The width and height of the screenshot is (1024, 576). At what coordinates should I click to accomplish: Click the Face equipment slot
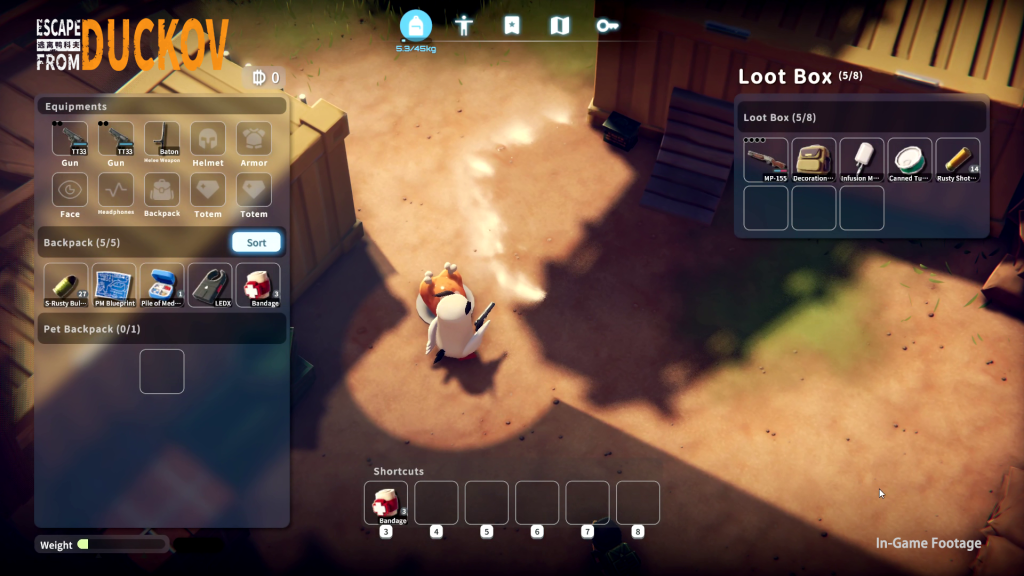(70, 190)
